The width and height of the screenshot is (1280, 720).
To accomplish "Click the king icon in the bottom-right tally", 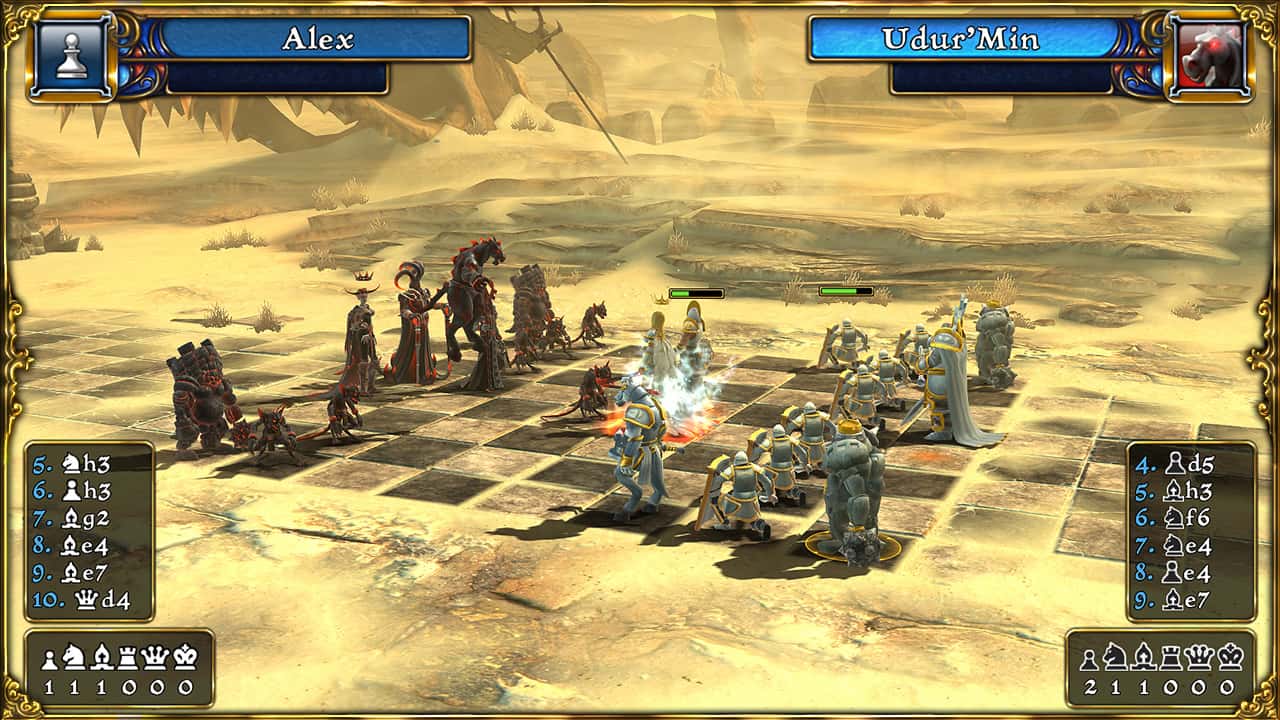I will point(1230,657).
